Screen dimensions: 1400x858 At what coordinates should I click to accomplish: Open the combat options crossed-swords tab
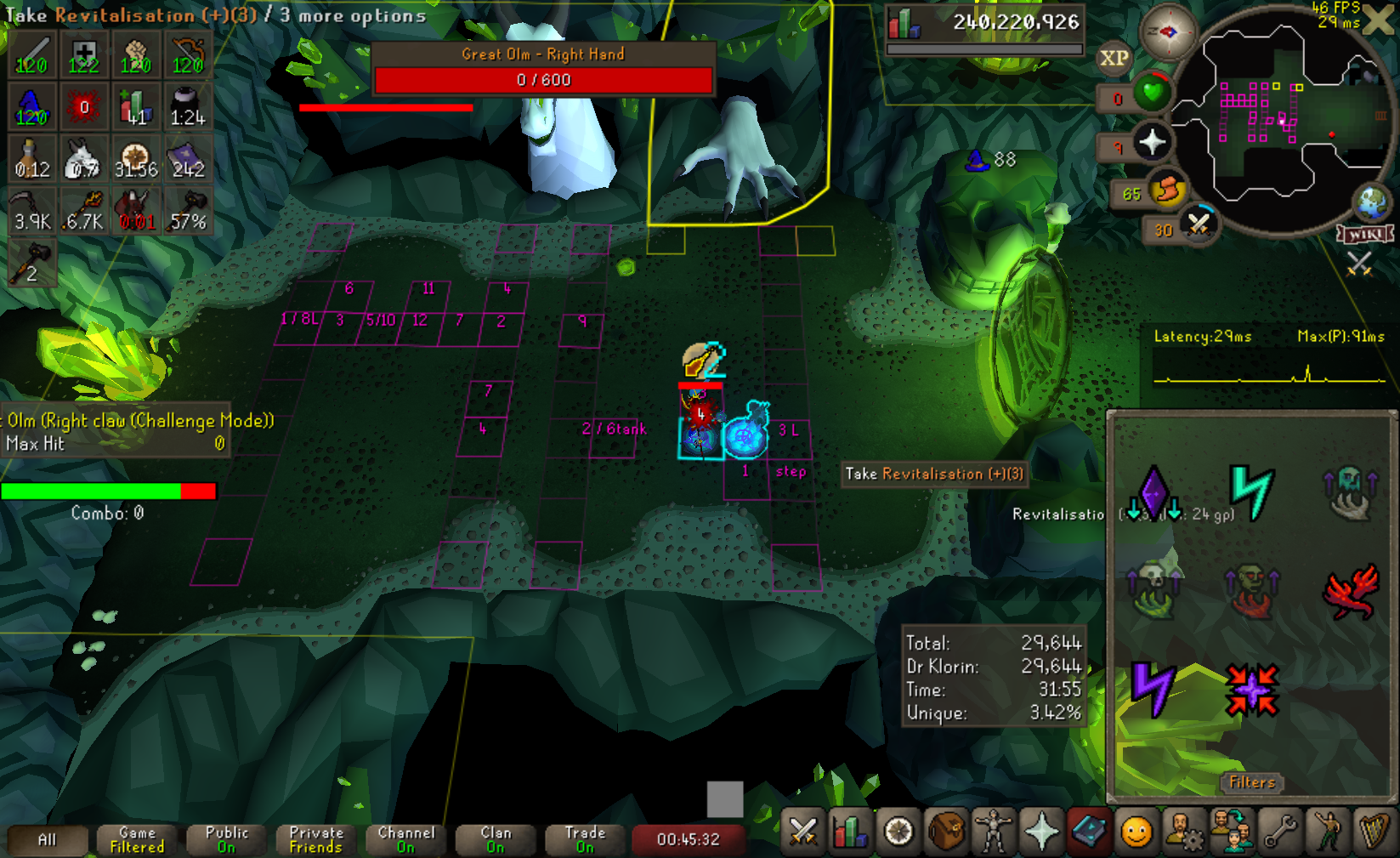(802, 832)
